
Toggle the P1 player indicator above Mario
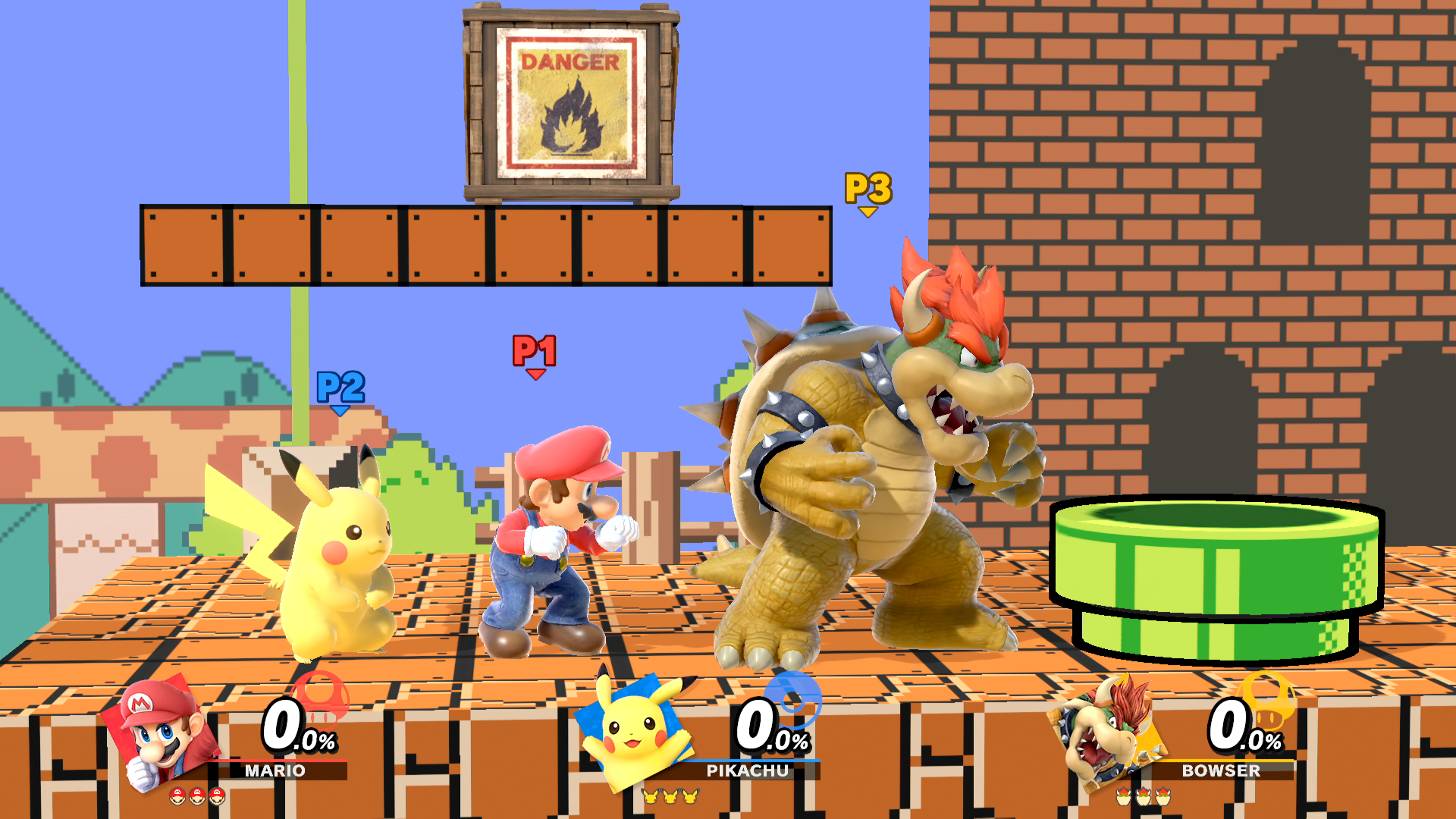[535, 349]
